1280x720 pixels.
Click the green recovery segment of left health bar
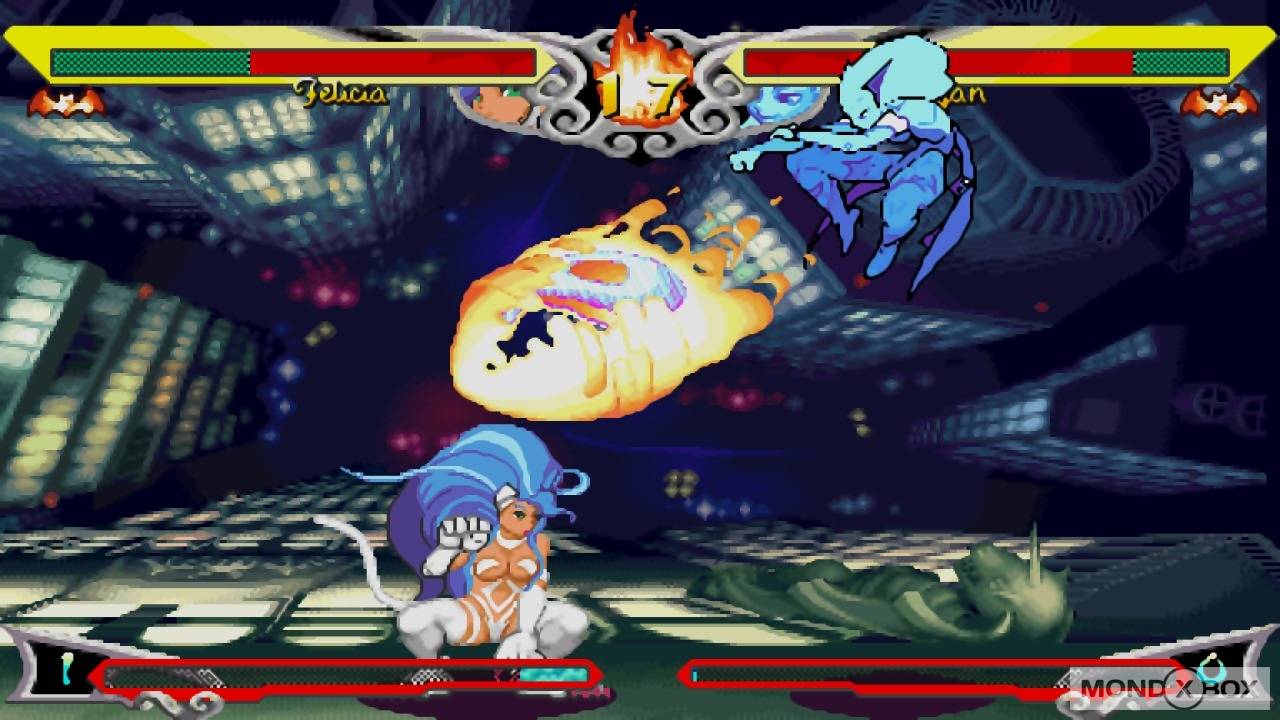[x=150, y=64]
